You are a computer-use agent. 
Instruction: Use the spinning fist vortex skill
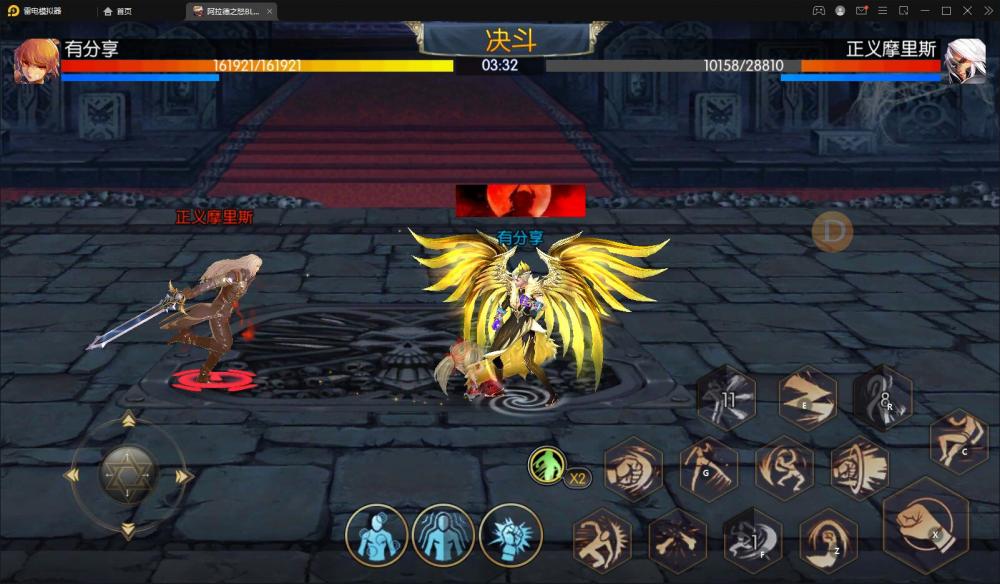633,468
